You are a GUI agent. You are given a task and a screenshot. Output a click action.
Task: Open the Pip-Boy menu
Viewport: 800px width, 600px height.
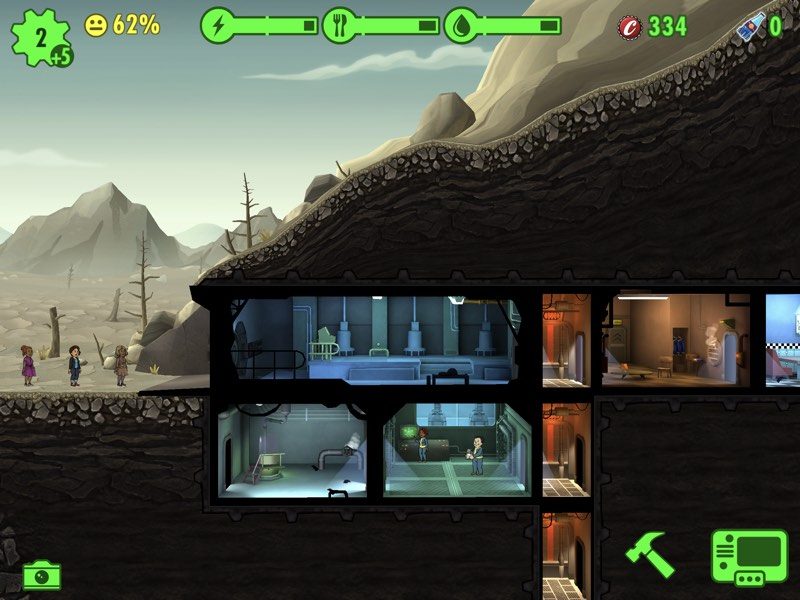pyautogui.click(x=749, y=556)
